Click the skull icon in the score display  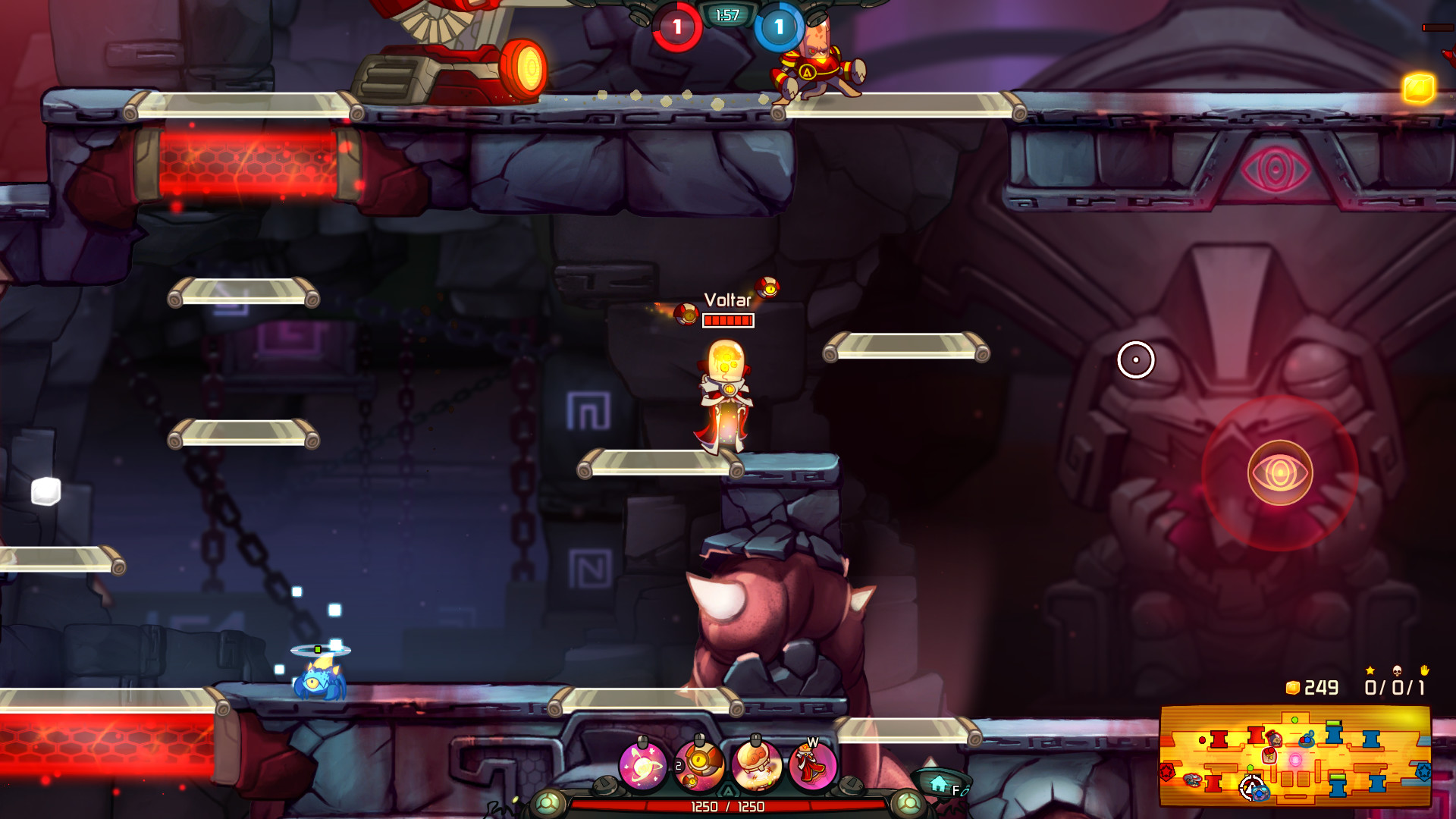[x=1398, y=672]
